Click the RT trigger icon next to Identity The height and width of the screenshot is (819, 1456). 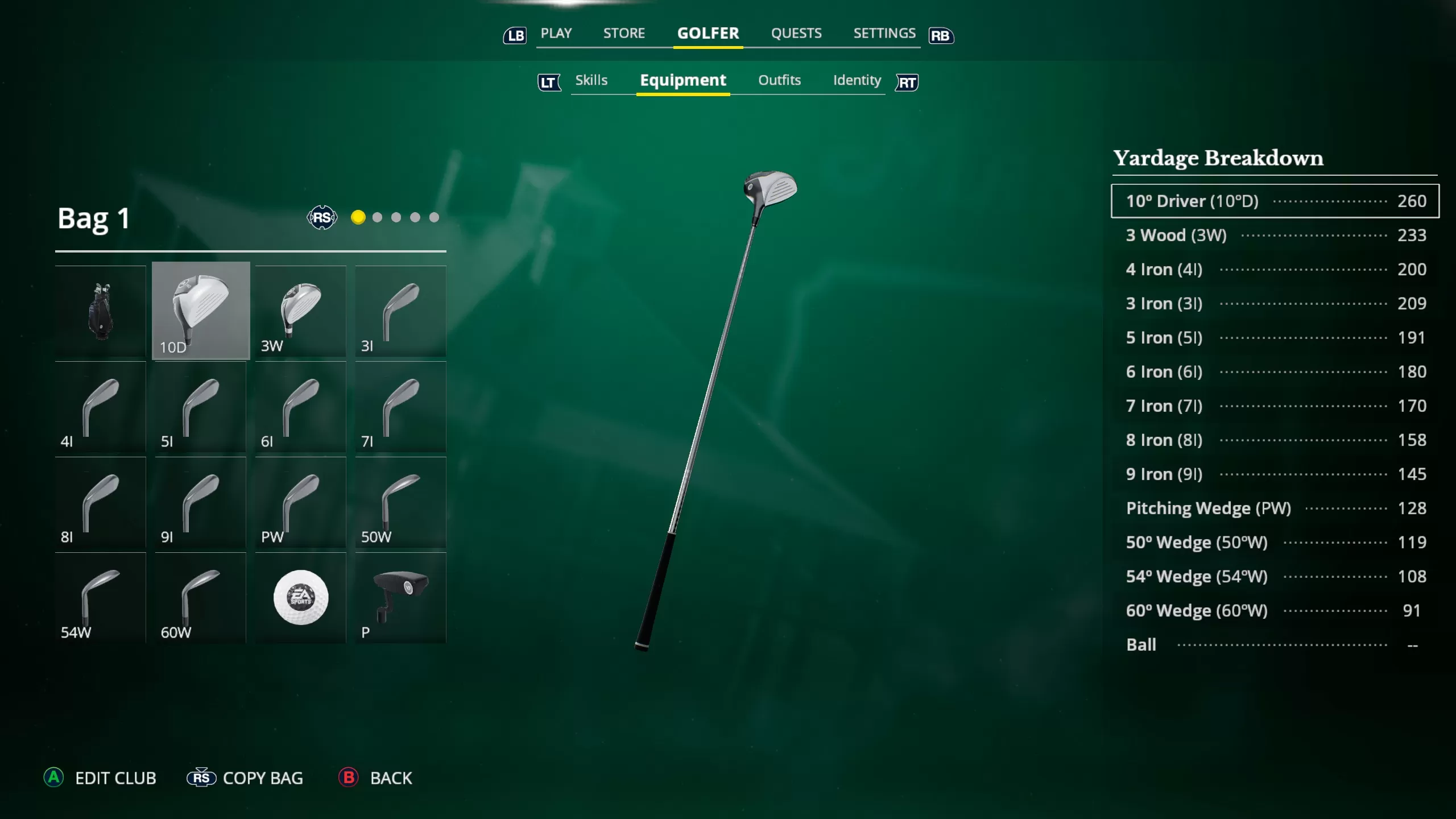coord(906,82)
